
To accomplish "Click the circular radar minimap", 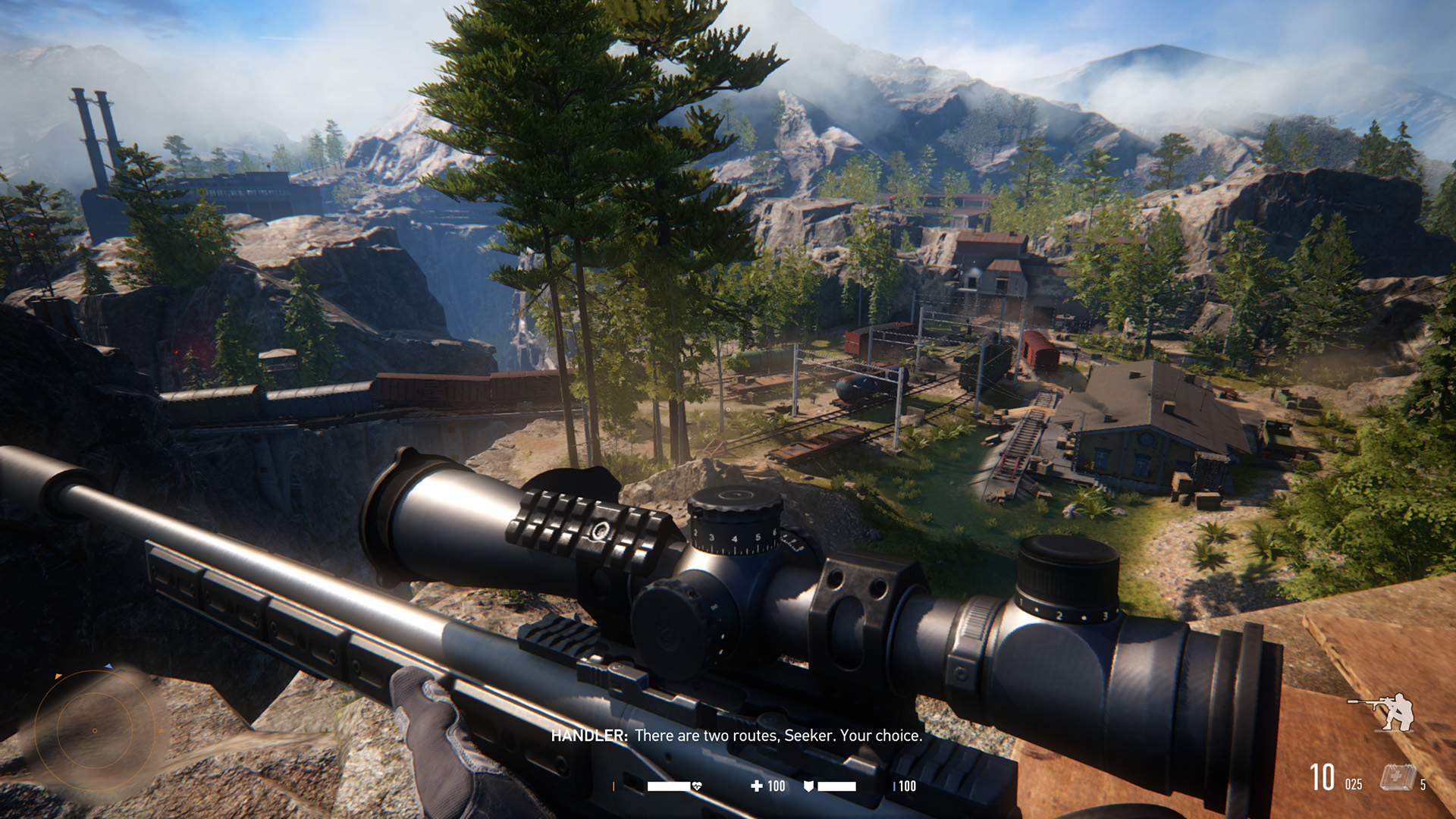I will [x=95, y=730].
